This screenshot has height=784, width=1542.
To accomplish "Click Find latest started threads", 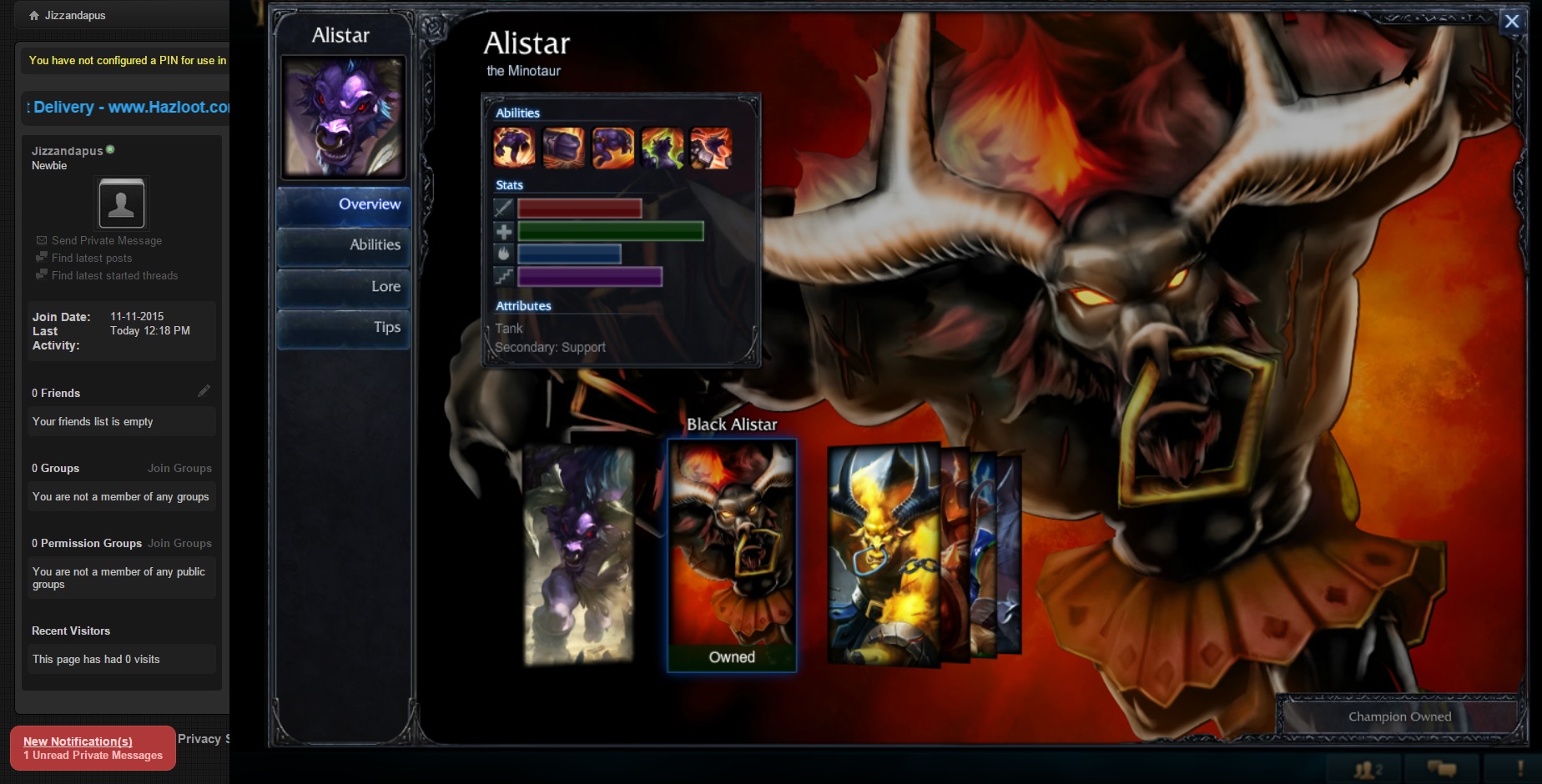I will pyautogui.click(x=114, y=276).
